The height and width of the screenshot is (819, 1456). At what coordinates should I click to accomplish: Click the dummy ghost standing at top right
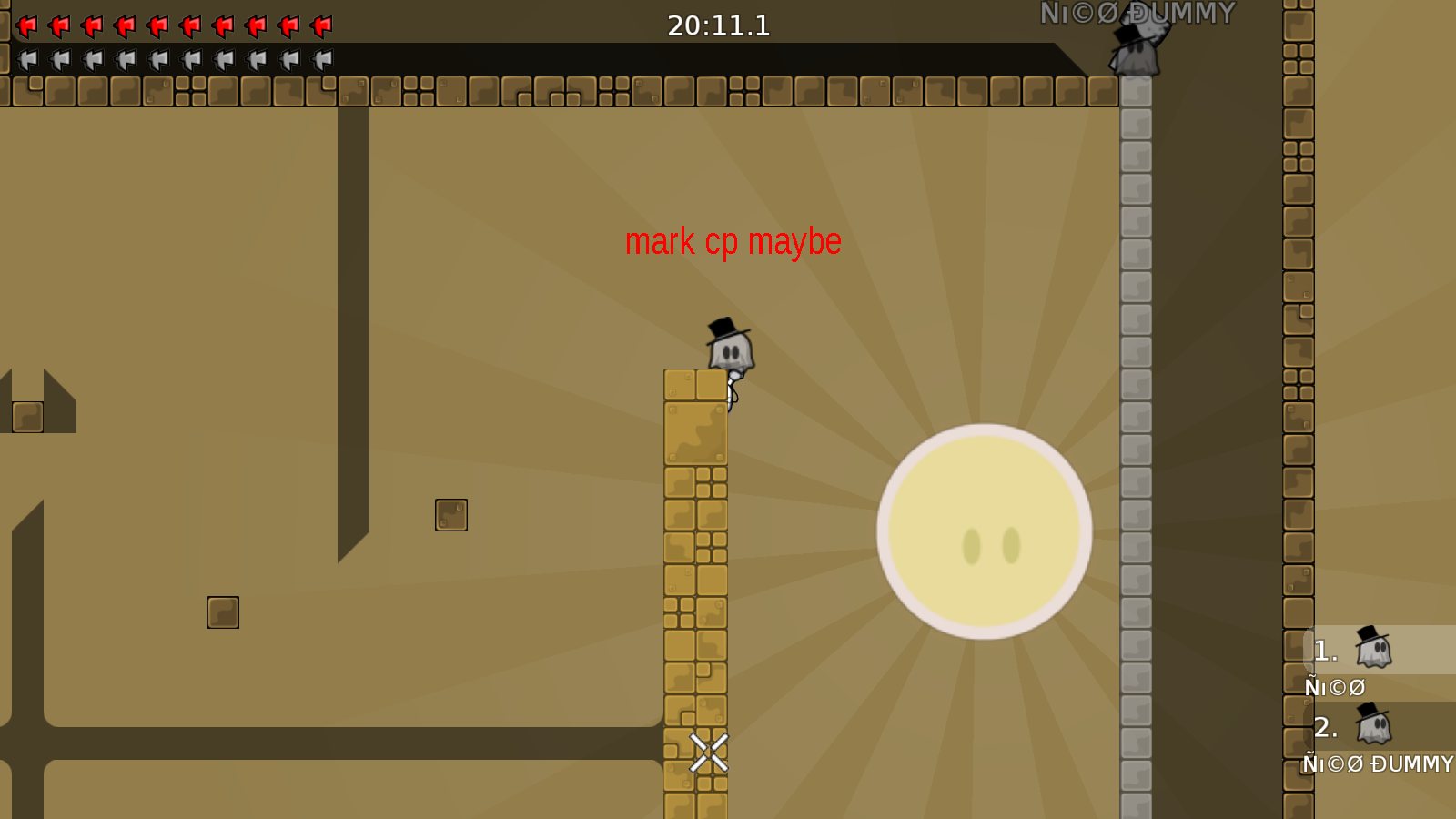click(1137, 50)
